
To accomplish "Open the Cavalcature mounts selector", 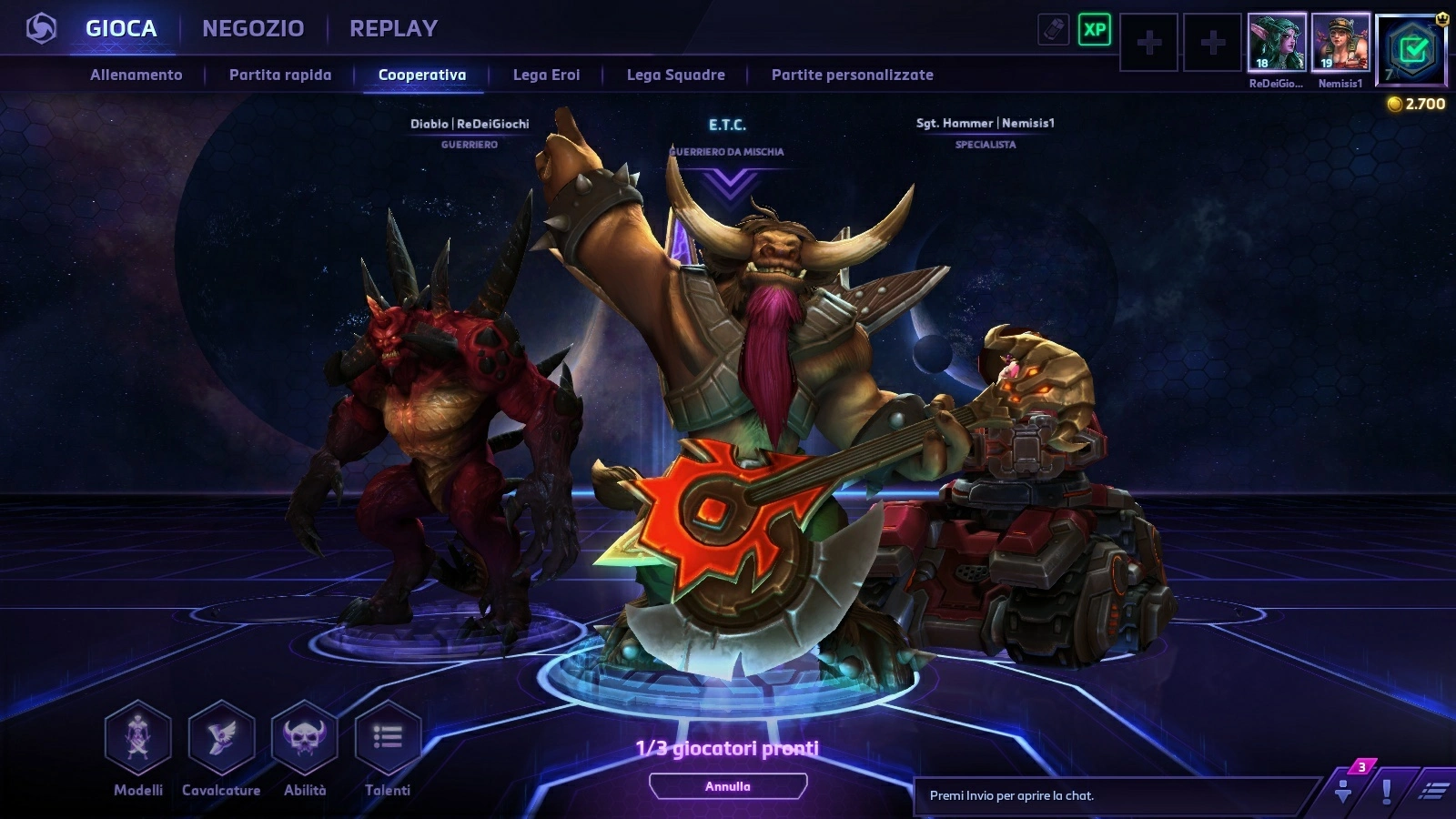I will pos(221,737).
